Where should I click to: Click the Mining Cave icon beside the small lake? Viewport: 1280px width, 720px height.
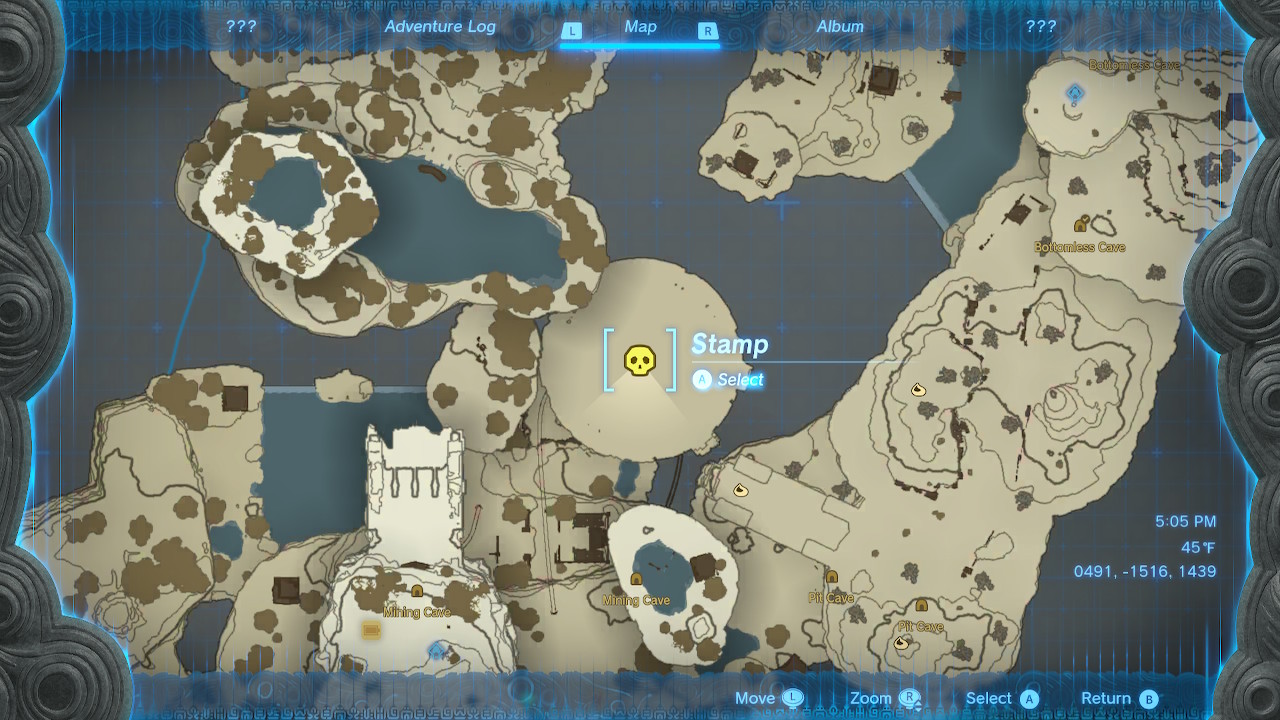coord(637,578)
